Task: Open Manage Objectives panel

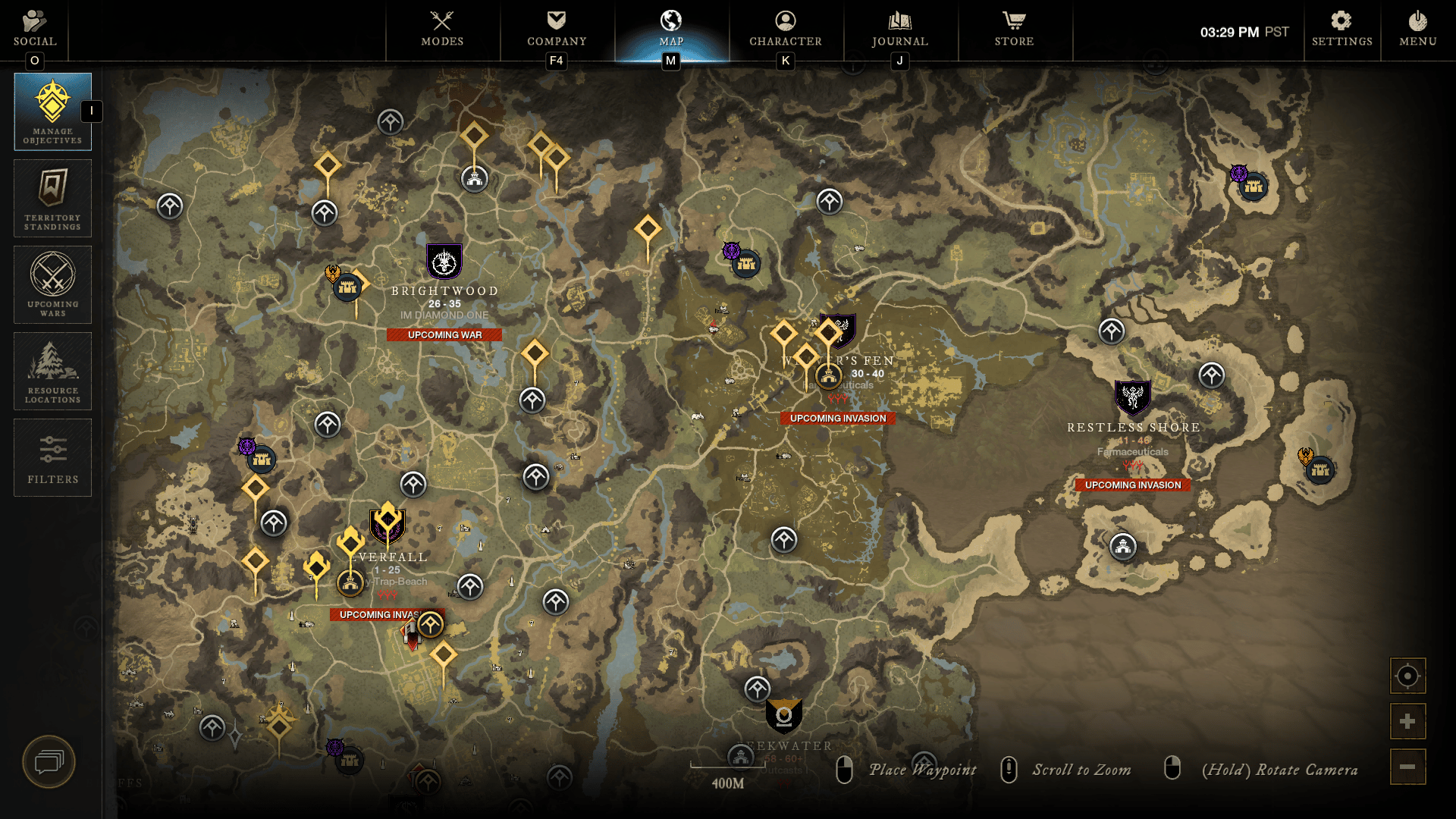Action: [52, 111]
